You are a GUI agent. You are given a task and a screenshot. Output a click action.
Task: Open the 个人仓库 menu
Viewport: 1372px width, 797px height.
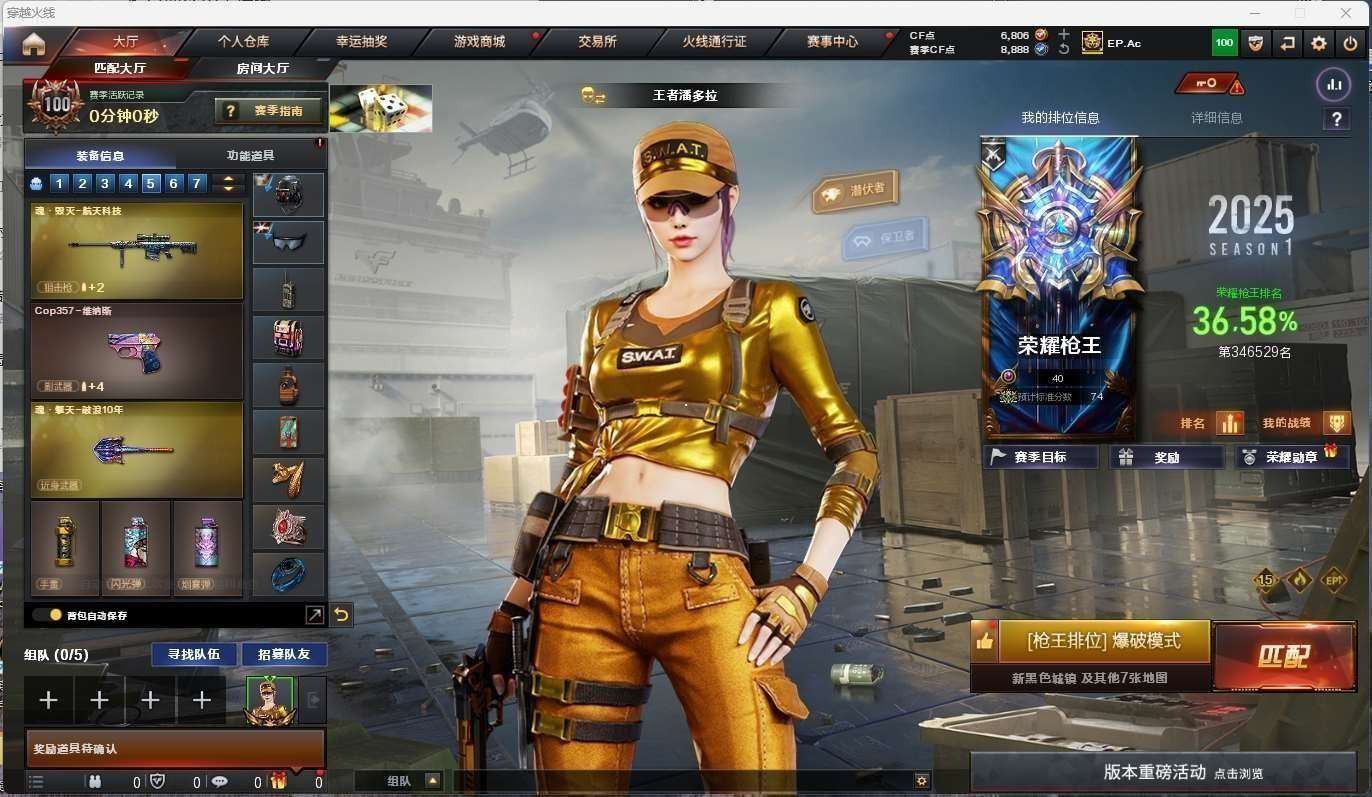(243, 42)
